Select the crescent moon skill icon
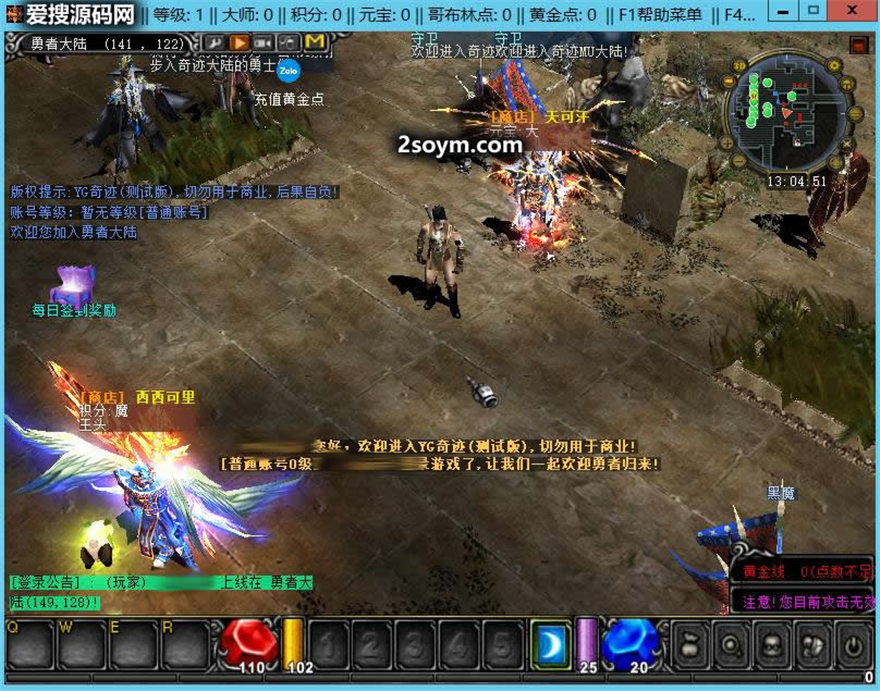The image size is (880, 691). click(549, 642)
